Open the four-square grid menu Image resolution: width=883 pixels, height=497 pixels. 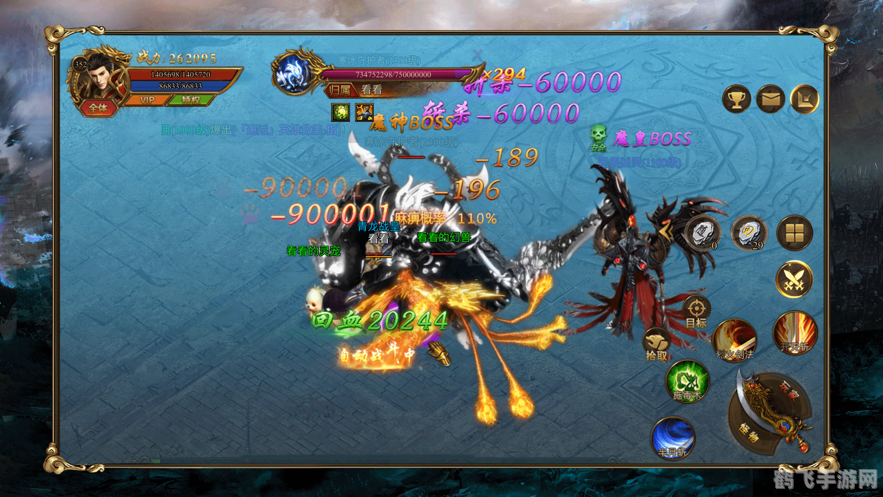(795, 233)
